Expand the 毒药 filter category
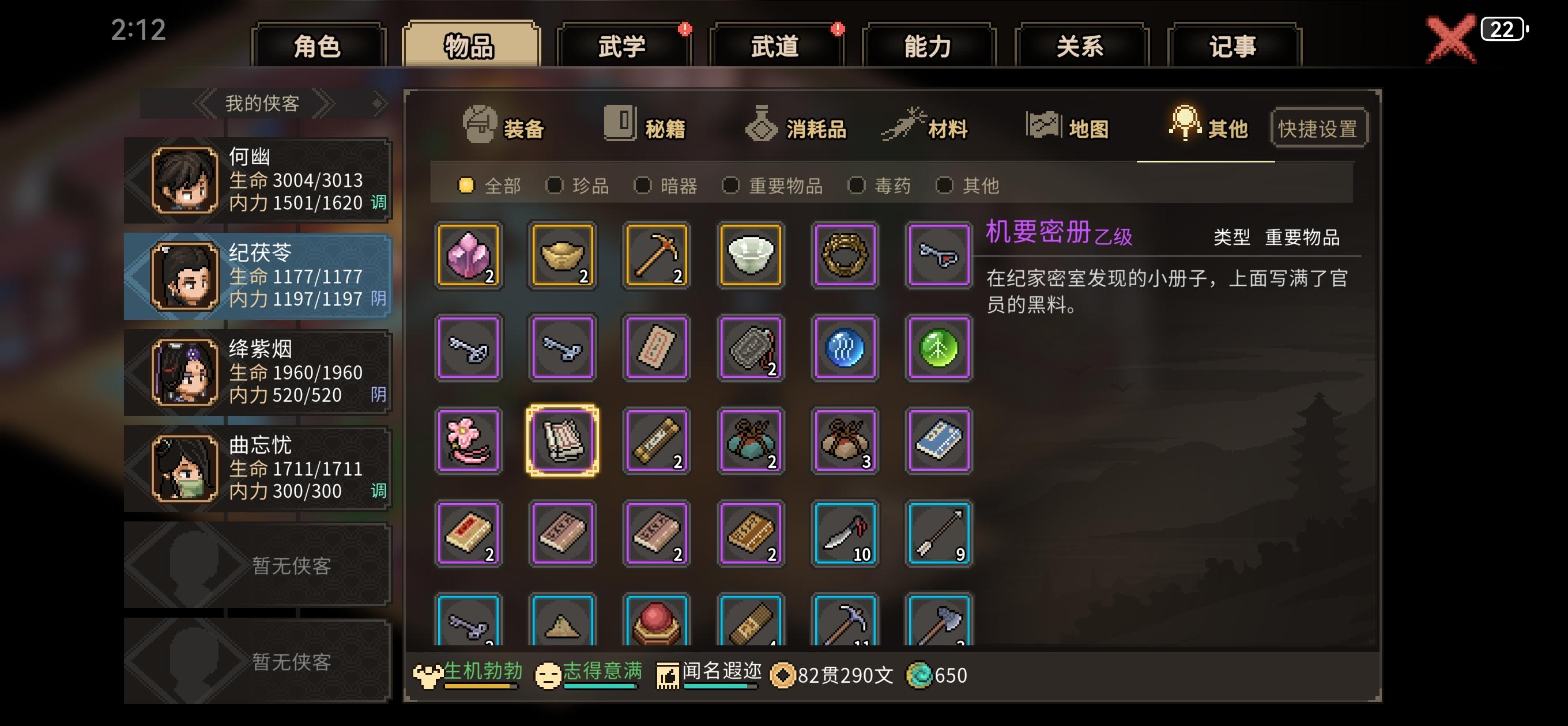This screenshot has width=1568, height=726. (856, 186)
